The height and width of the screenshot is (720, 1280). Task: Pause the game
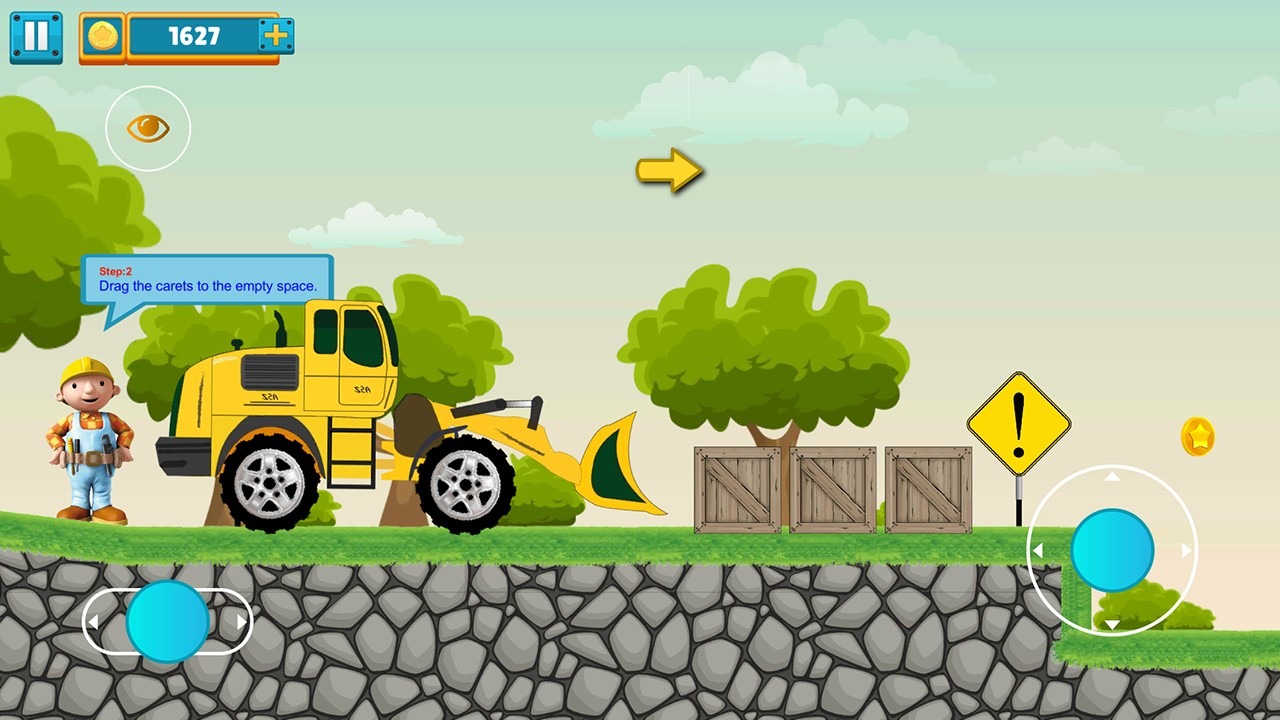pyautogui.click(x=36, y=37)
